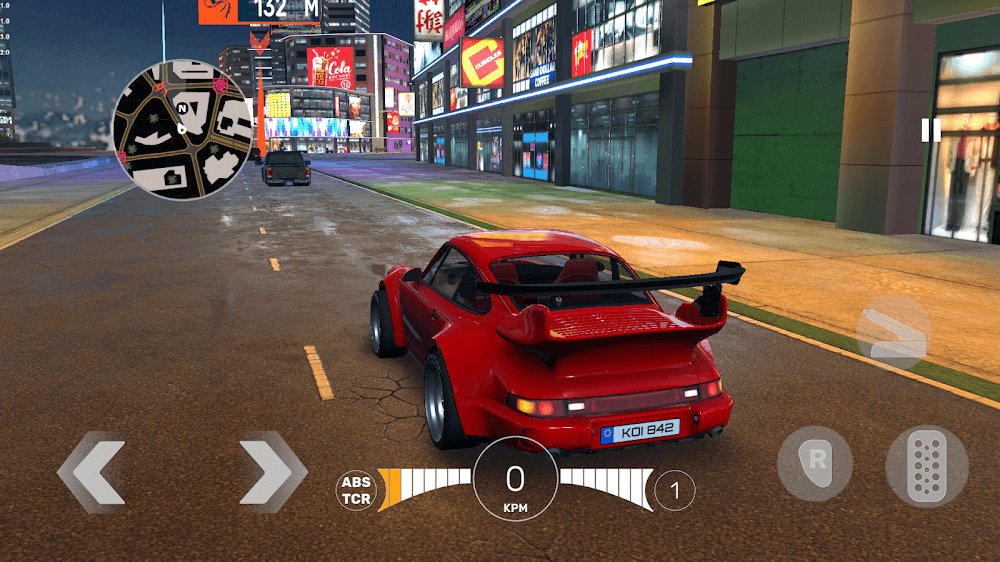
Task: Steer left with the left arrow
Action: coord(92,471)
